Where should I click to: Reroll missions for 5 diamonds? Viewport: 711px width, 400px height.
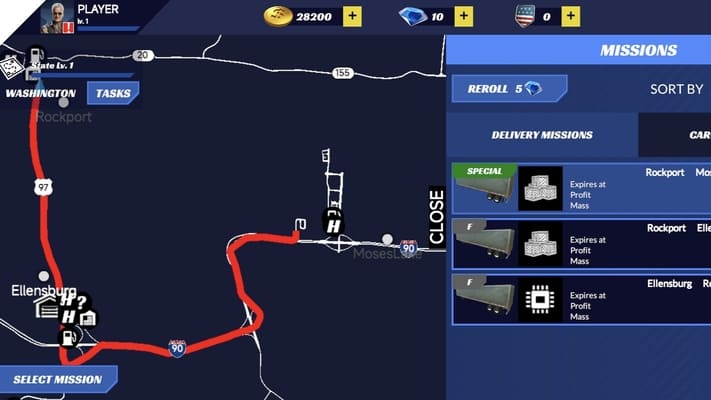pos(509,89)
